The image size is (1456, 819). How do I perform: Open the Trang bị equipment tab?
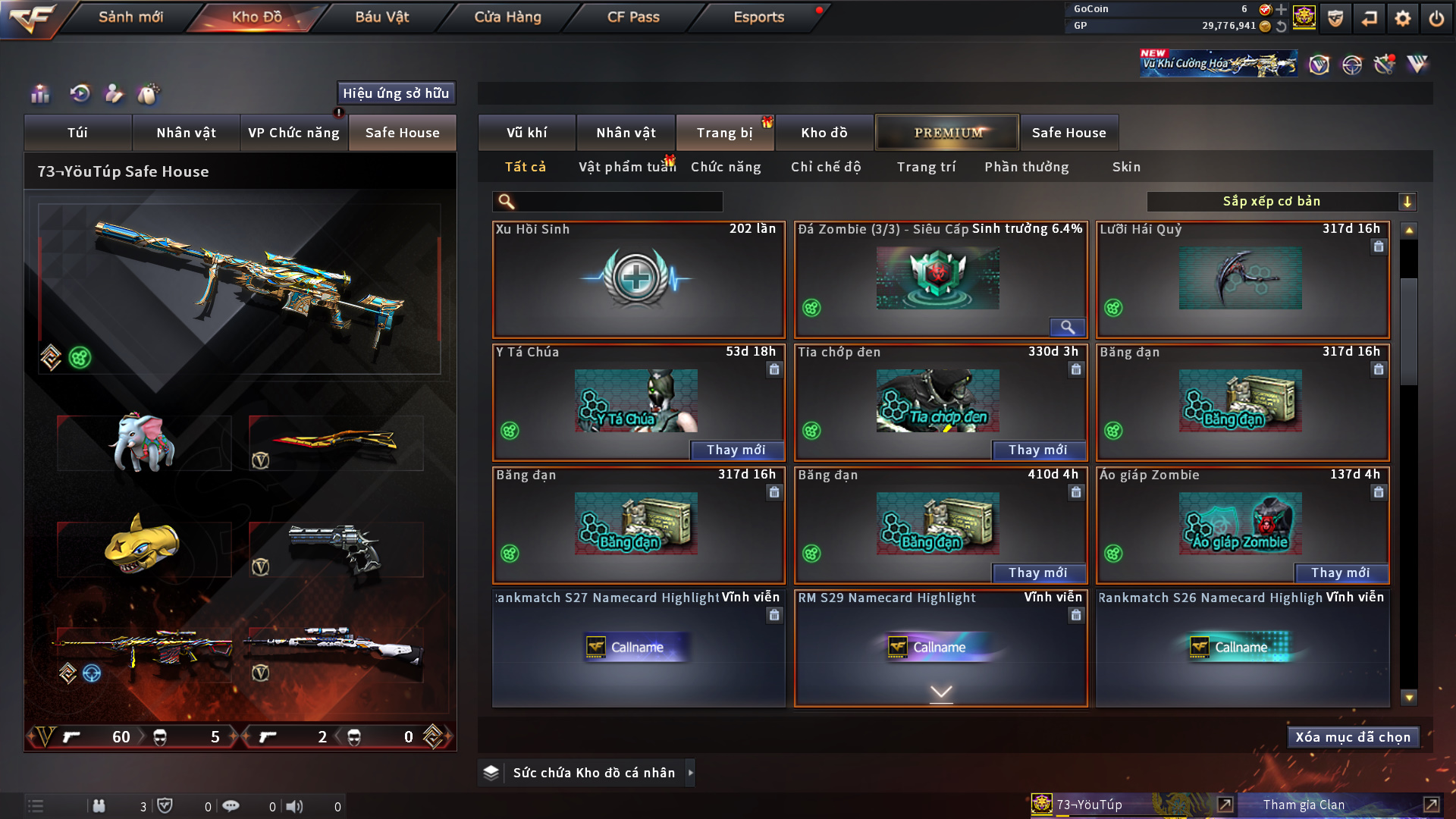(x=724, y=133)
